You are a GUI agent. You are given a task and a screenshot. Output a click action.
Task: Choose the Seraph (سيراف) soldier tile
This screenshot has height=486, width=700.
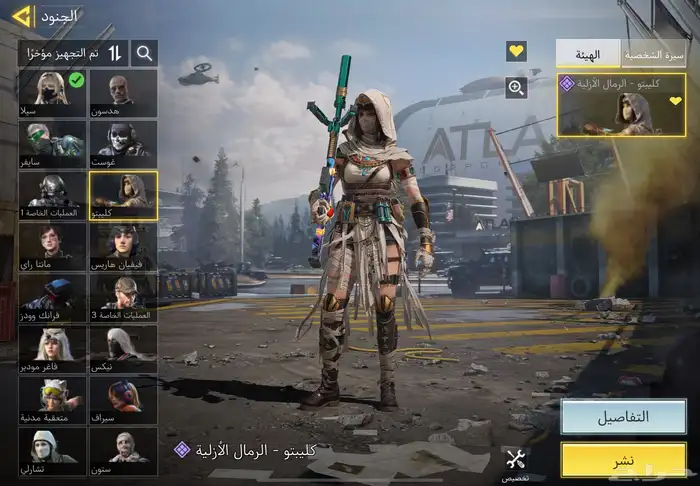click(123, 400)
